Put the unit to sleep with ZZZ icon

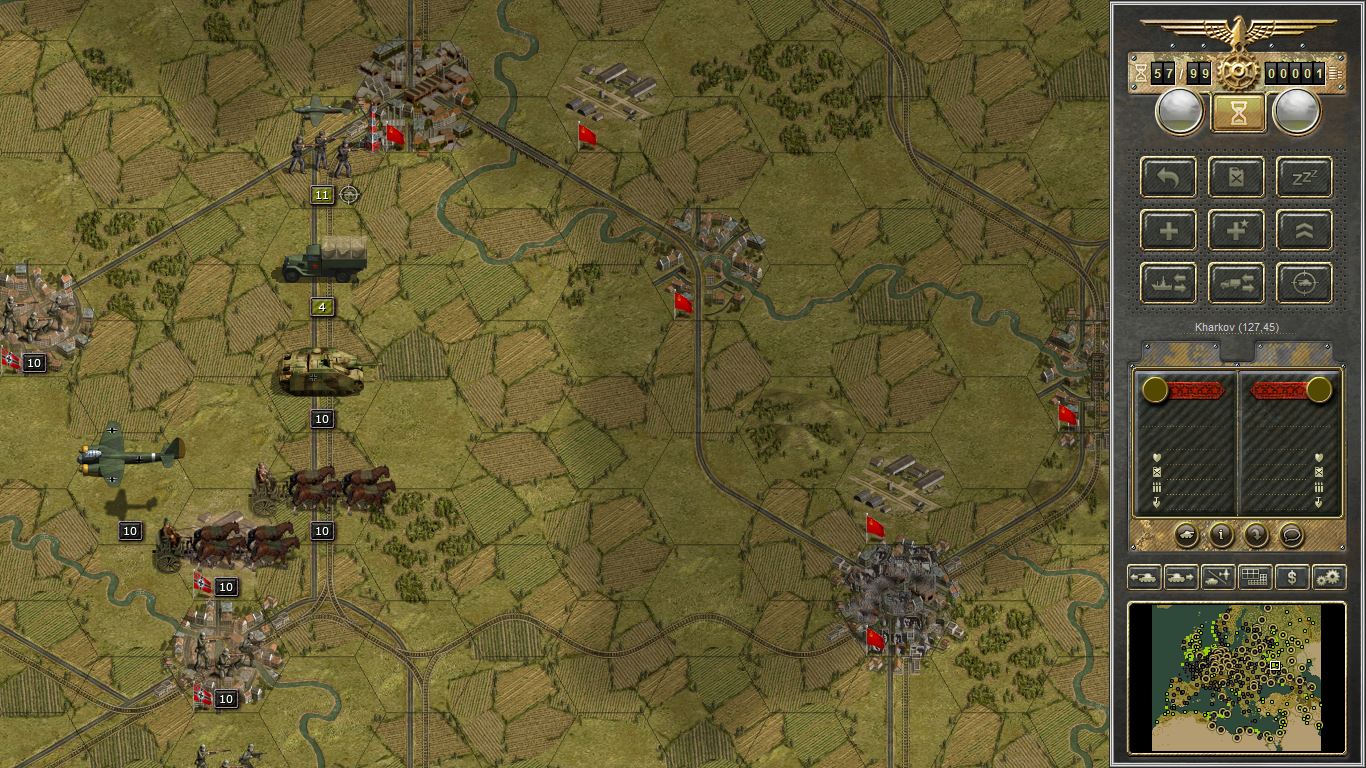(1302, 177)
